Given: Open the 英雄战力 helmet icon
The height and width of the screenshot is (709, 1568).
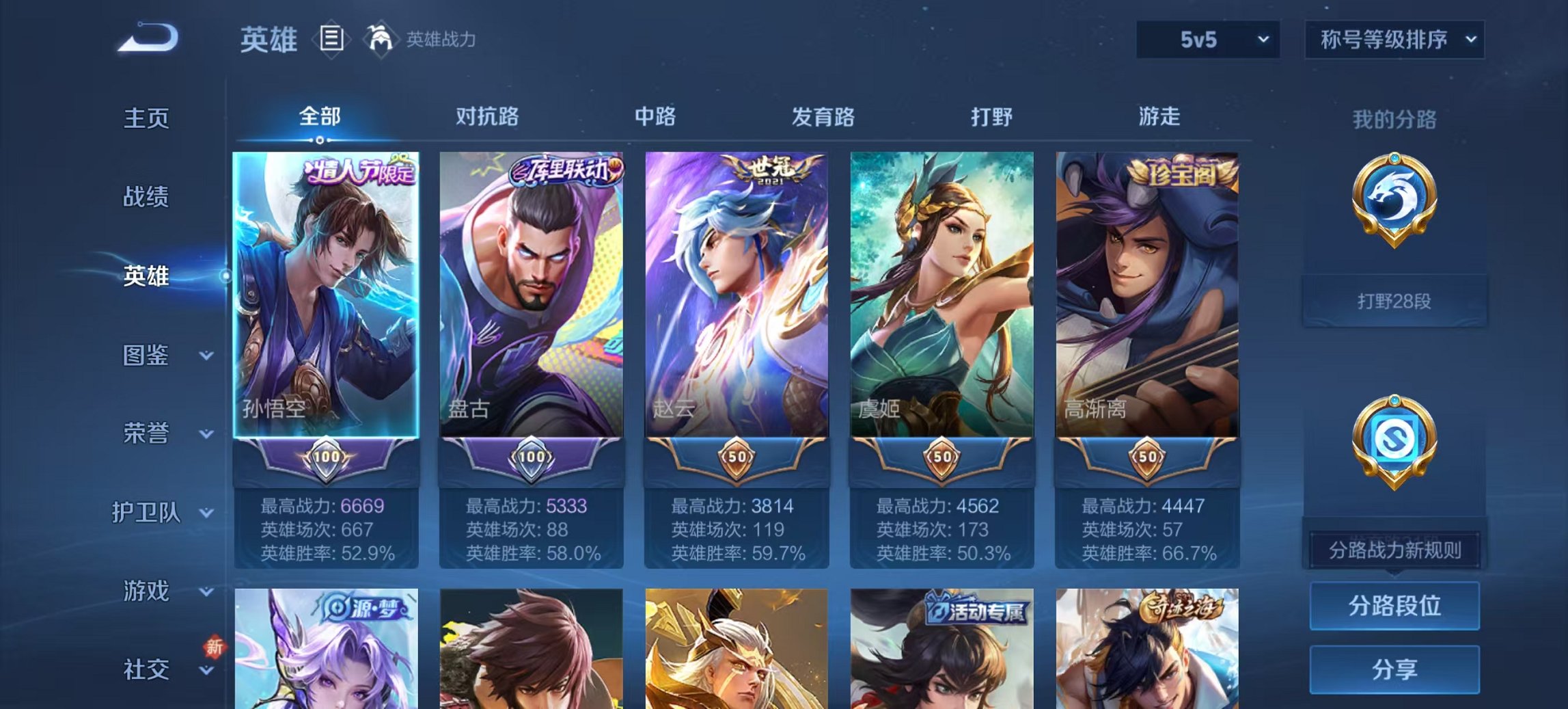Looking at the screenshot, I should pyautogui.click(x=381, y=40).
